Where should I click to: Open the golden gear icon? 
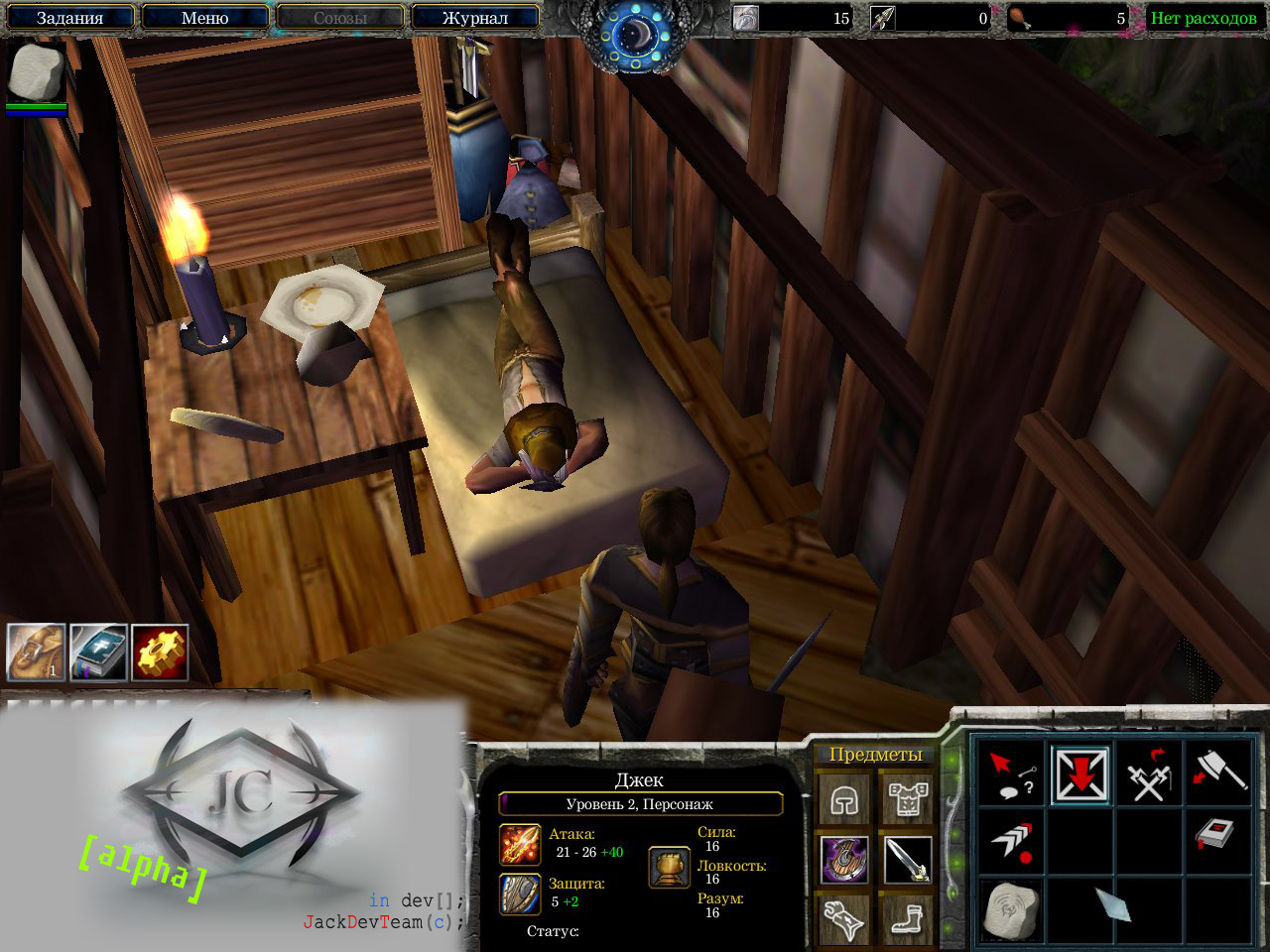[x=160, y=653]
